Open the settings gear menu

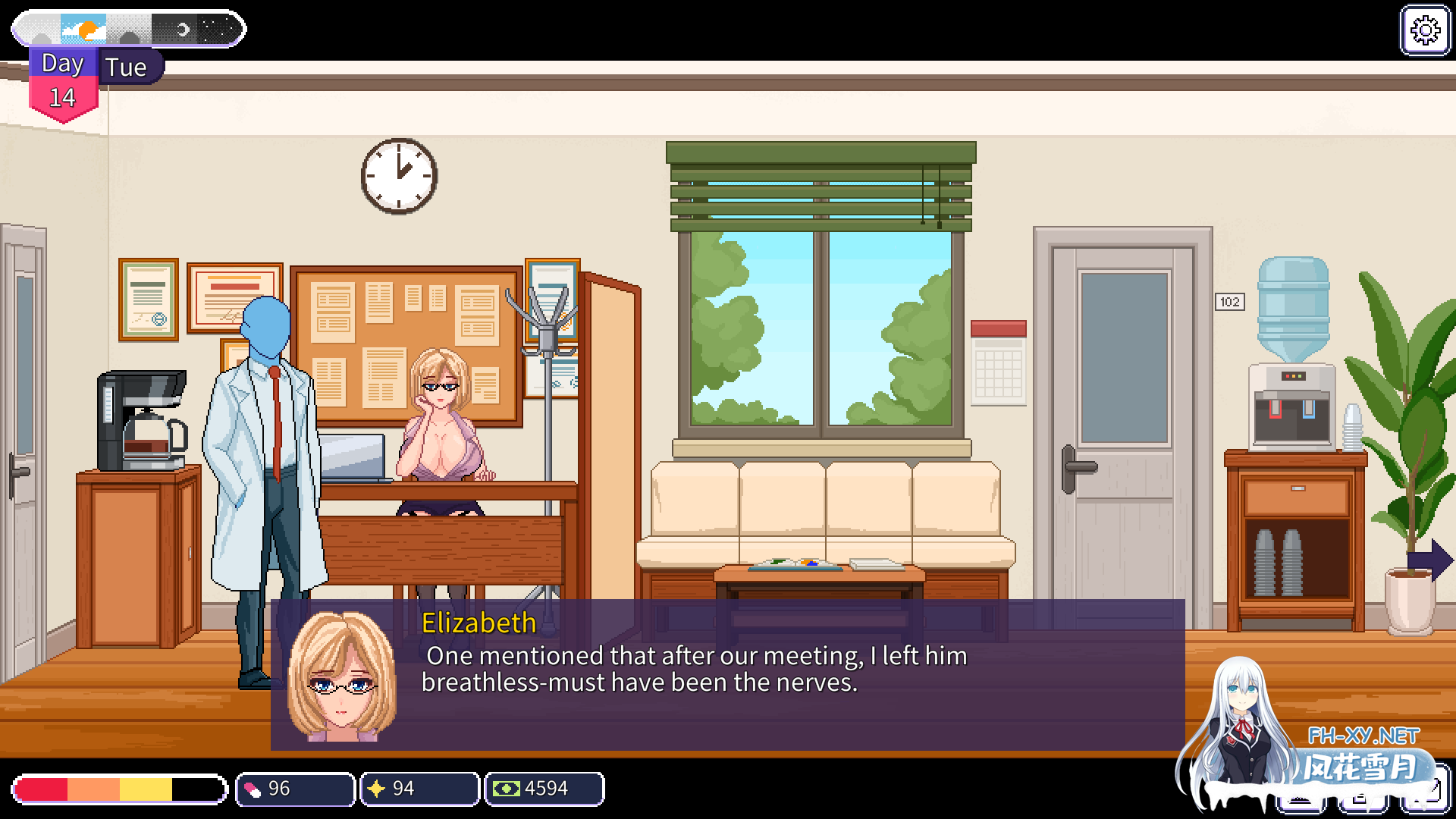[1425, 31]
